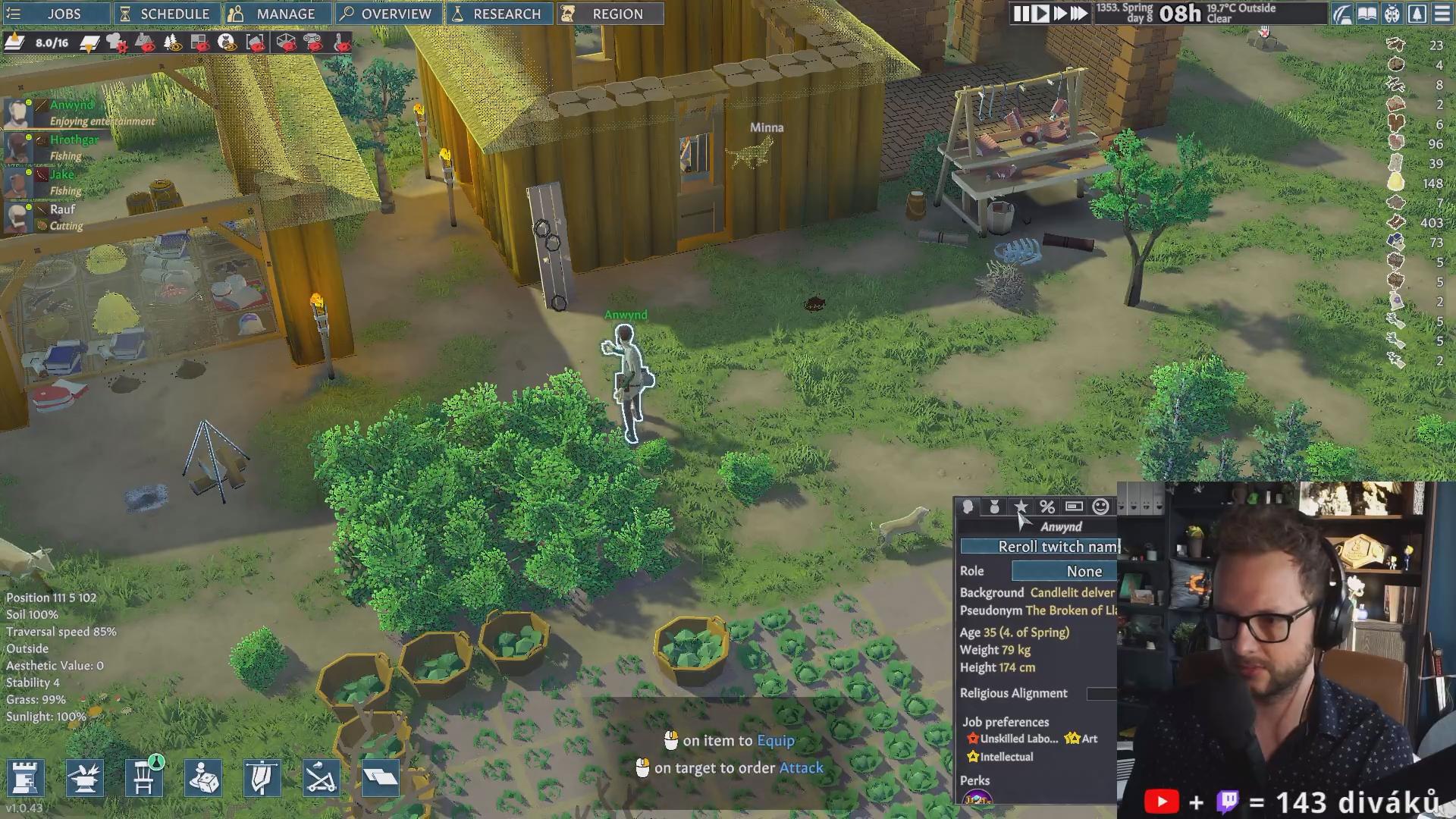Image resolution: width=1456 pixels, height=819 pixels.
Task: Pause the game speed
Action: pyautogui.click(x=1021, y=14)
